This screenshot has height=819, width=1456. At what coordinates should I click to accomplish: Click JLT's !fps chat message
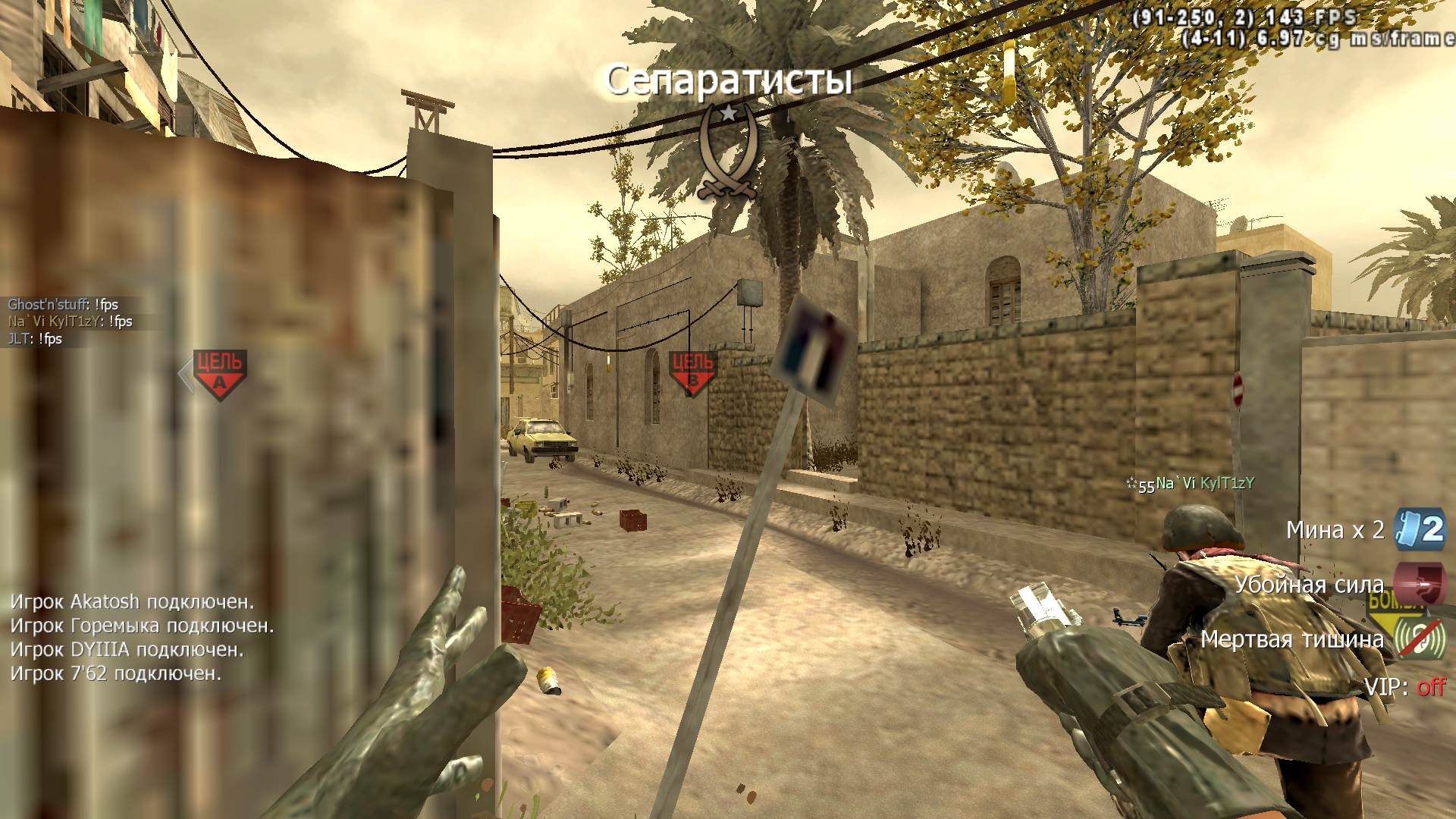point(35,339)
